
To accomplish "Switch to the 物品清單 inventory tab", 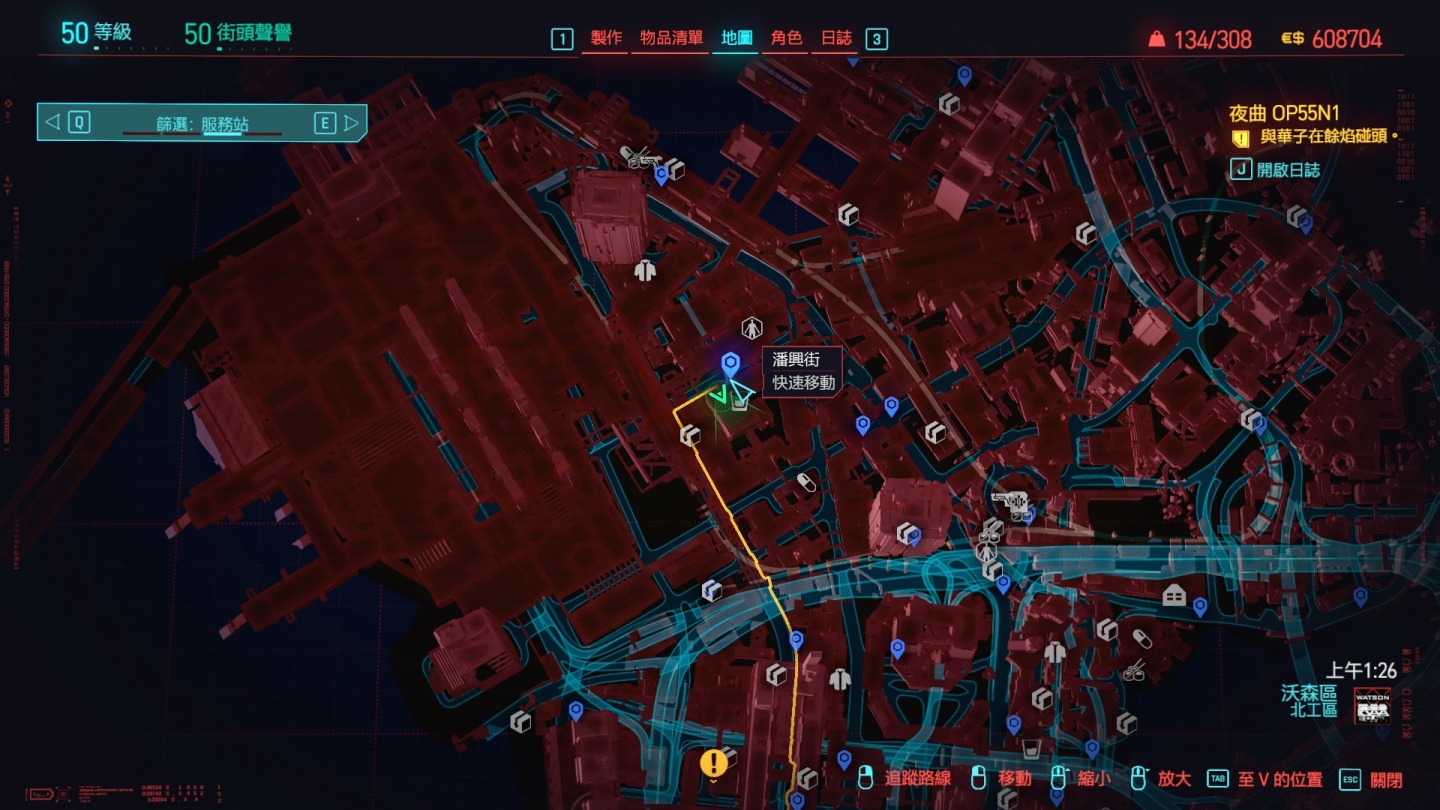I will [671, 39].
